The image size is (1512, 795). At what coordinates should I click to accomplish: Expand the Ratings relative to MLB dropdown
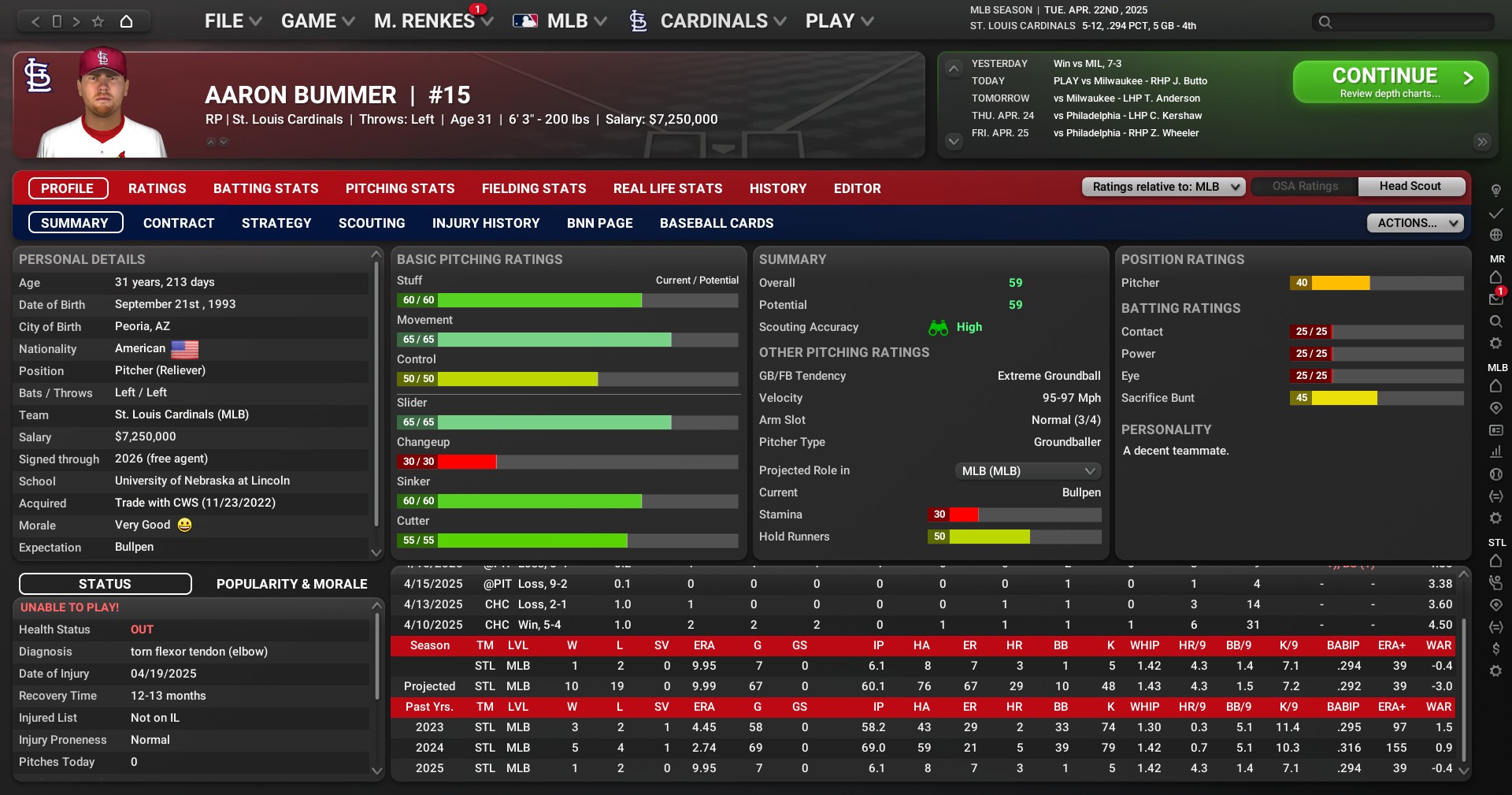coord(1164,187)
